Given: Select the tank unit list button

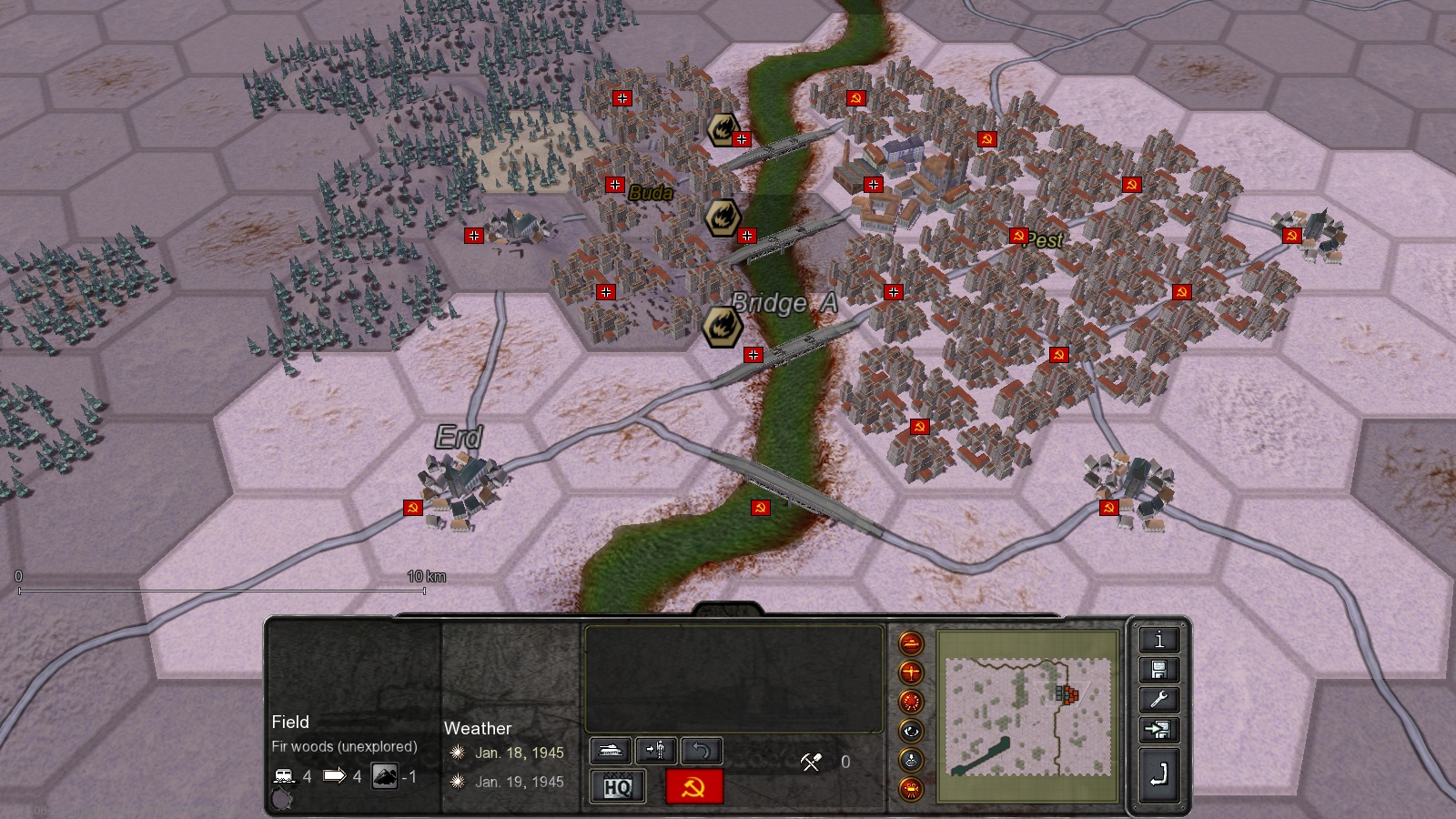Looking at the screenshot, I should 611,750.
